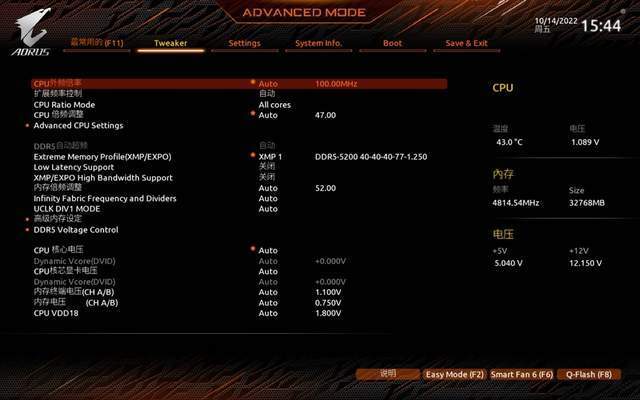Select the Low Latency Support setting
Image resolution: width=640 pixels, height=400 pixels.
74,167
